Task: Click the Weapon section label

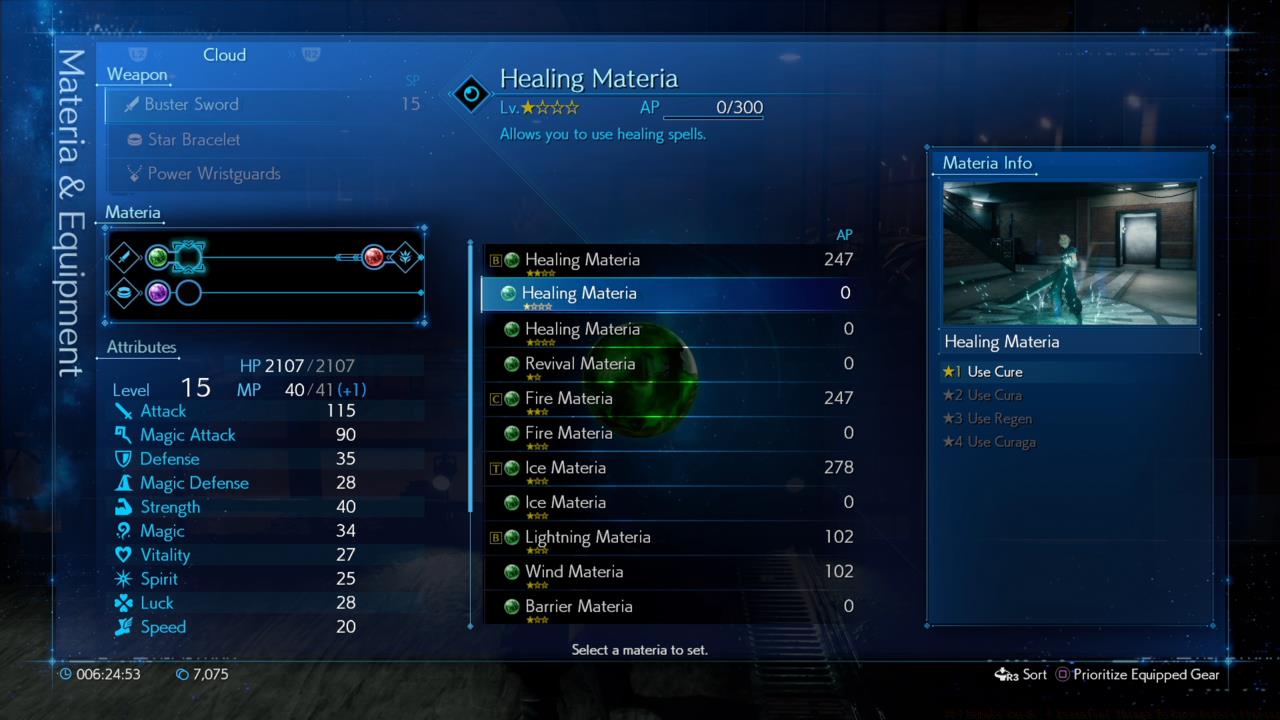Action: [x=136, y=74]
